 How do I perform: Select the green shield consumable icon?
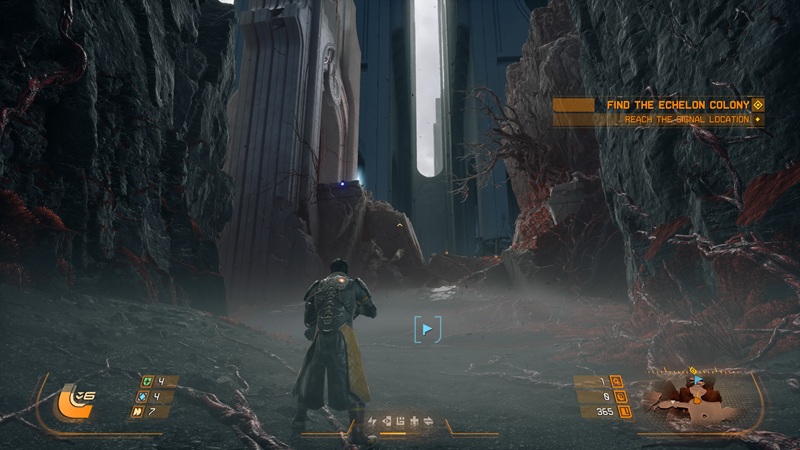pyautogui.click(x=149, y=381)
